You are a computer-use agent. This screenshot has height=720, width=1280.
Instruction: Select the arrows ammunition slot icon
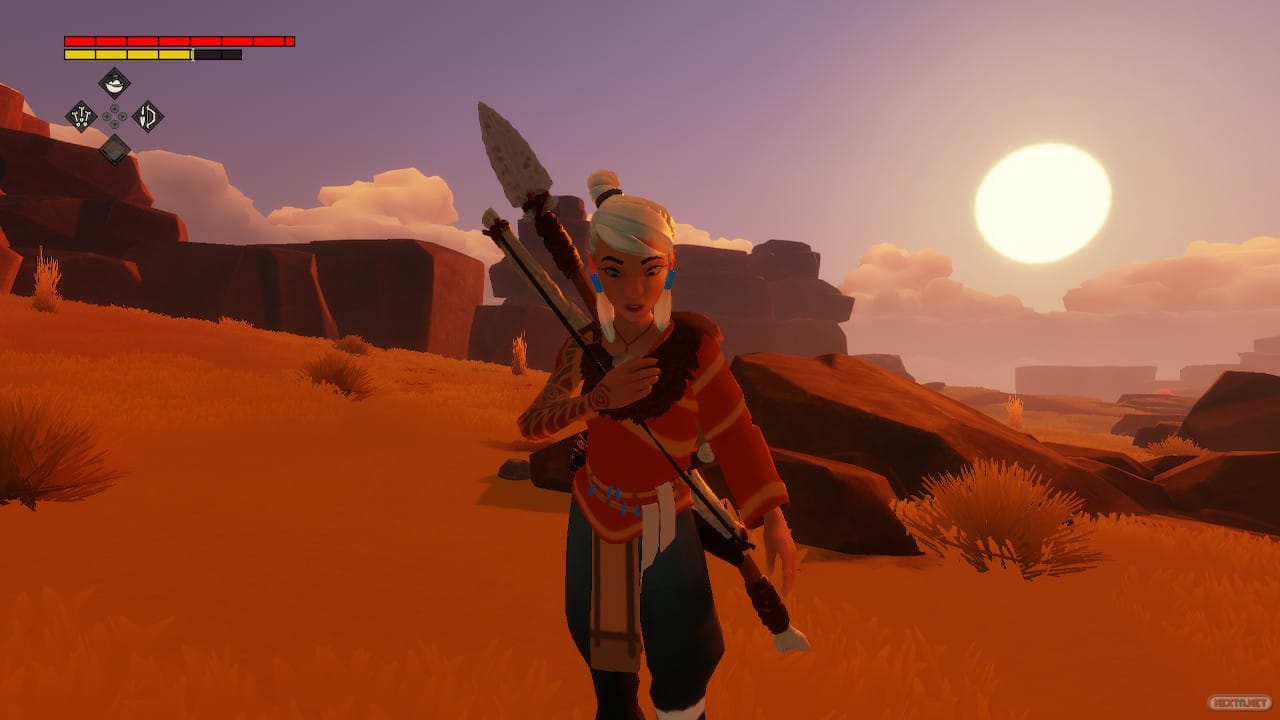point(81,116)
